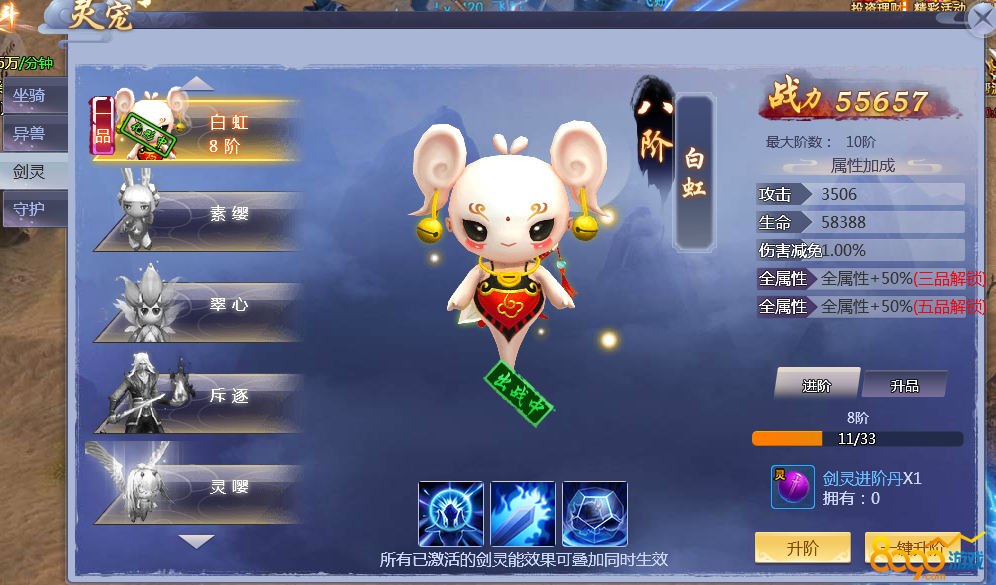Pick the 斥逐 spirit entry
This screenshot has height=585, width=996.
pyautogui.click(x=200, y=396)
